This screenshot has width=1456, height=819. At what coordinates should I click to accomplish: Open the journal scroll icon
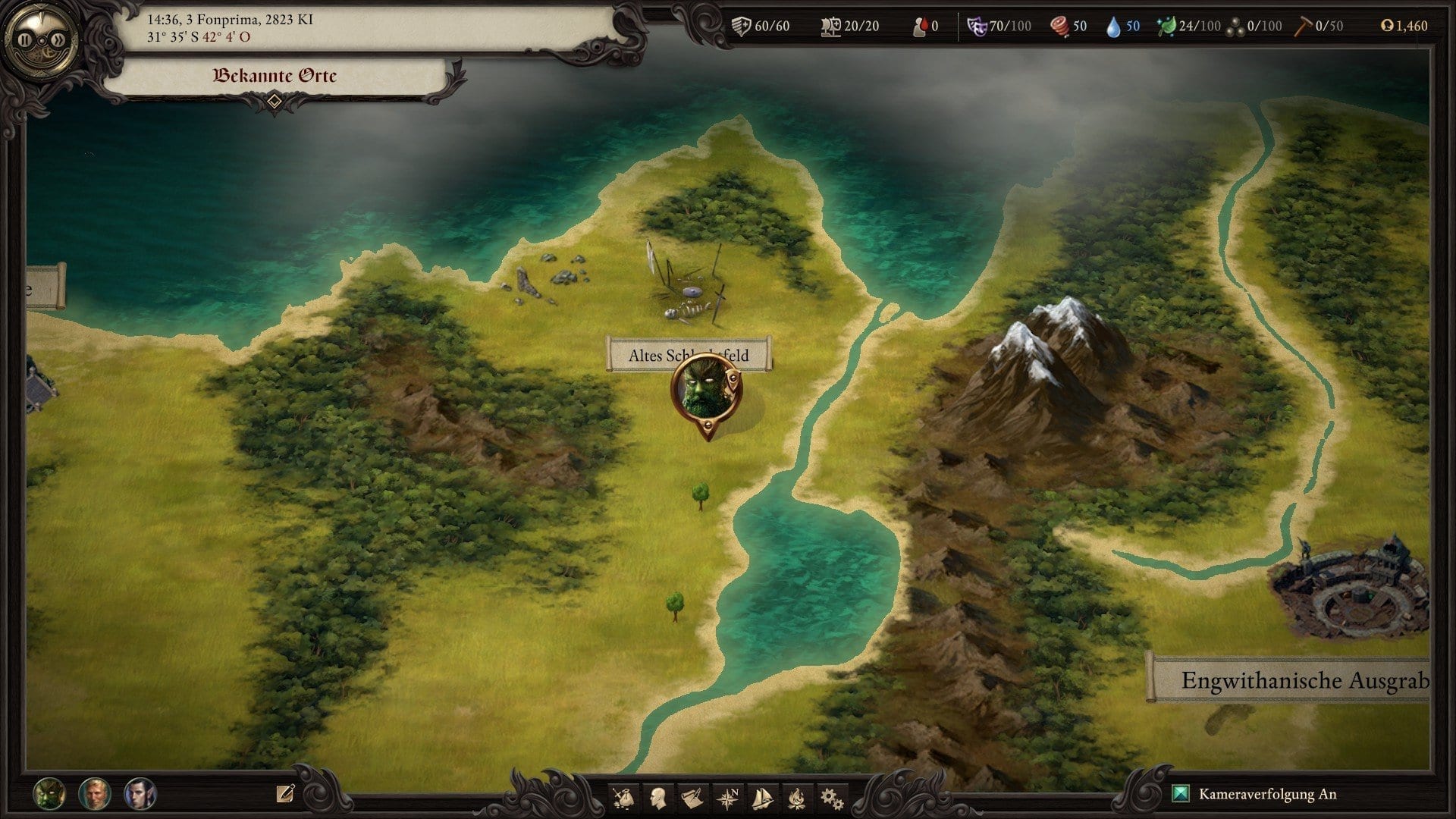[692, 798]
